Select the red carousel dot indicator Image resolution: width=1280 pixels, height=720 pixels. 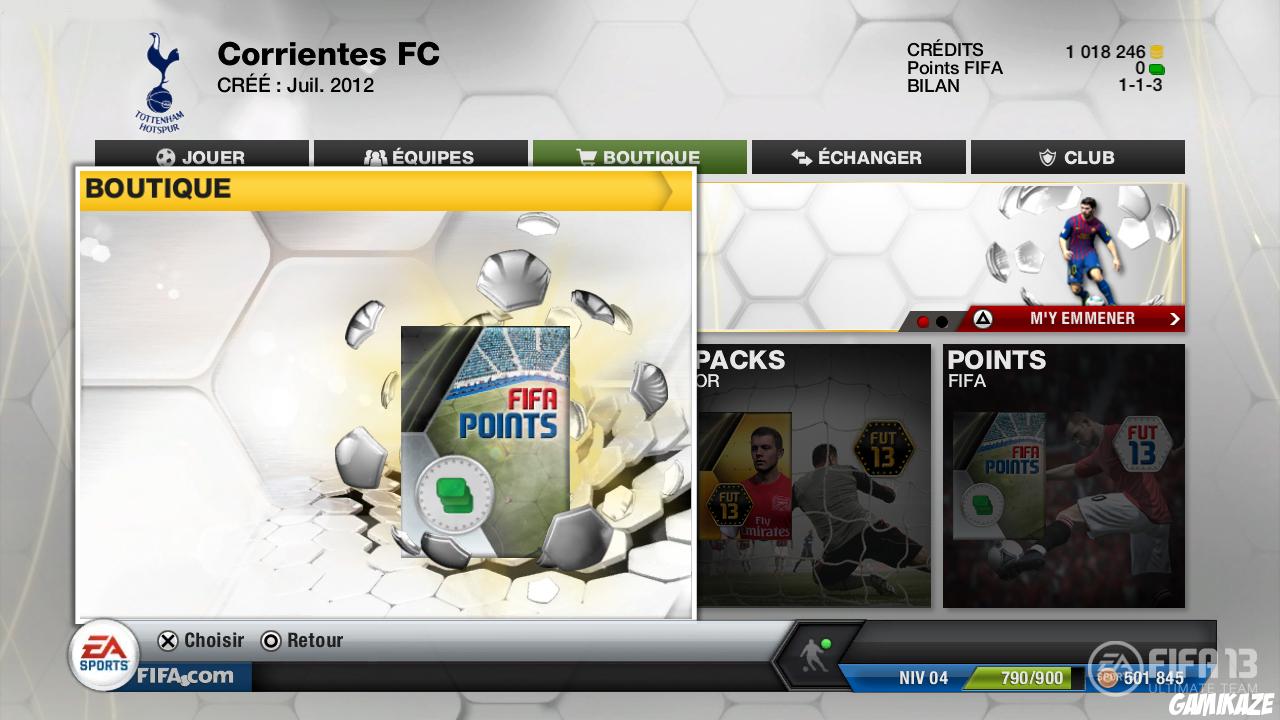[923, 320]
